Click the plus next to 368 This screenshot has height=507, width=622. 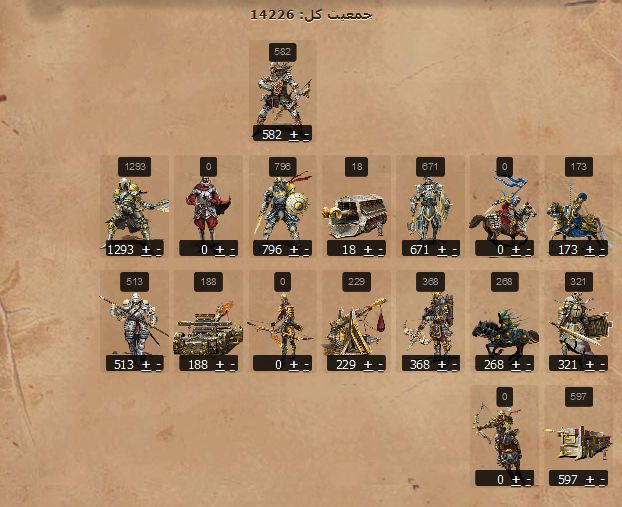pos(441,365)
